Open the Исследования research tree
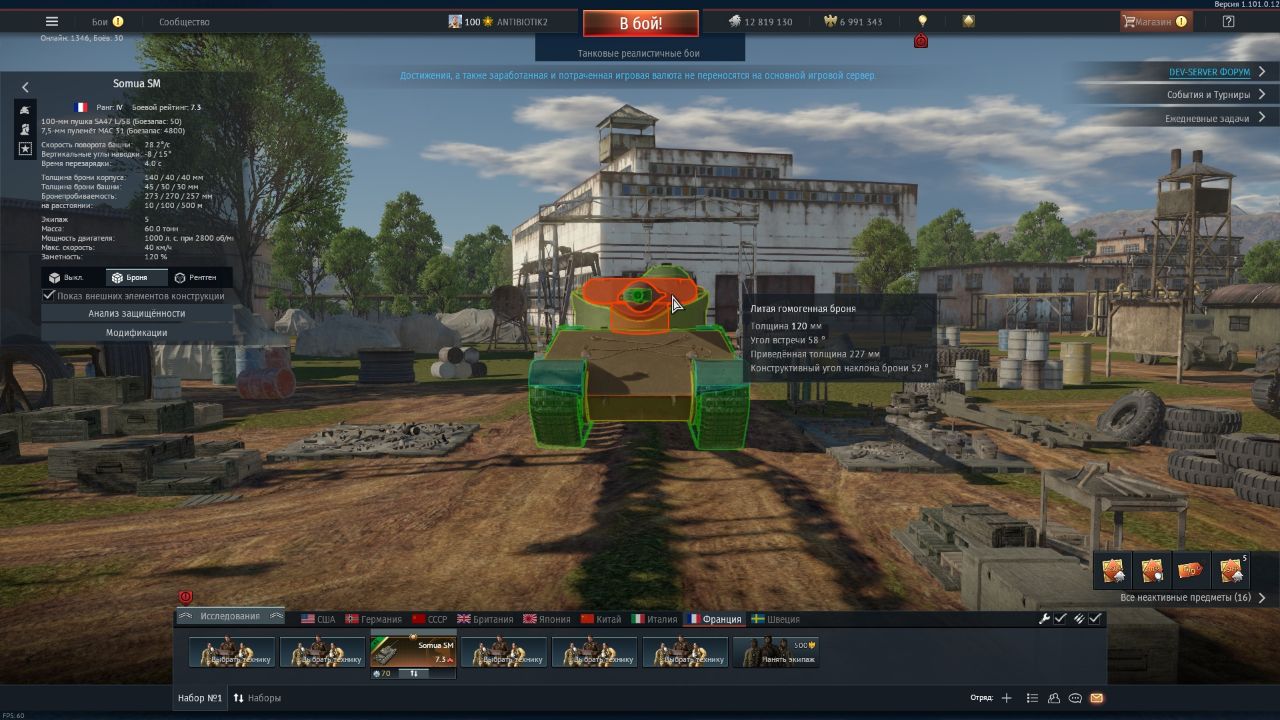Image resolution: width=1280 pixels, height=720 pixels. point(229,616)
